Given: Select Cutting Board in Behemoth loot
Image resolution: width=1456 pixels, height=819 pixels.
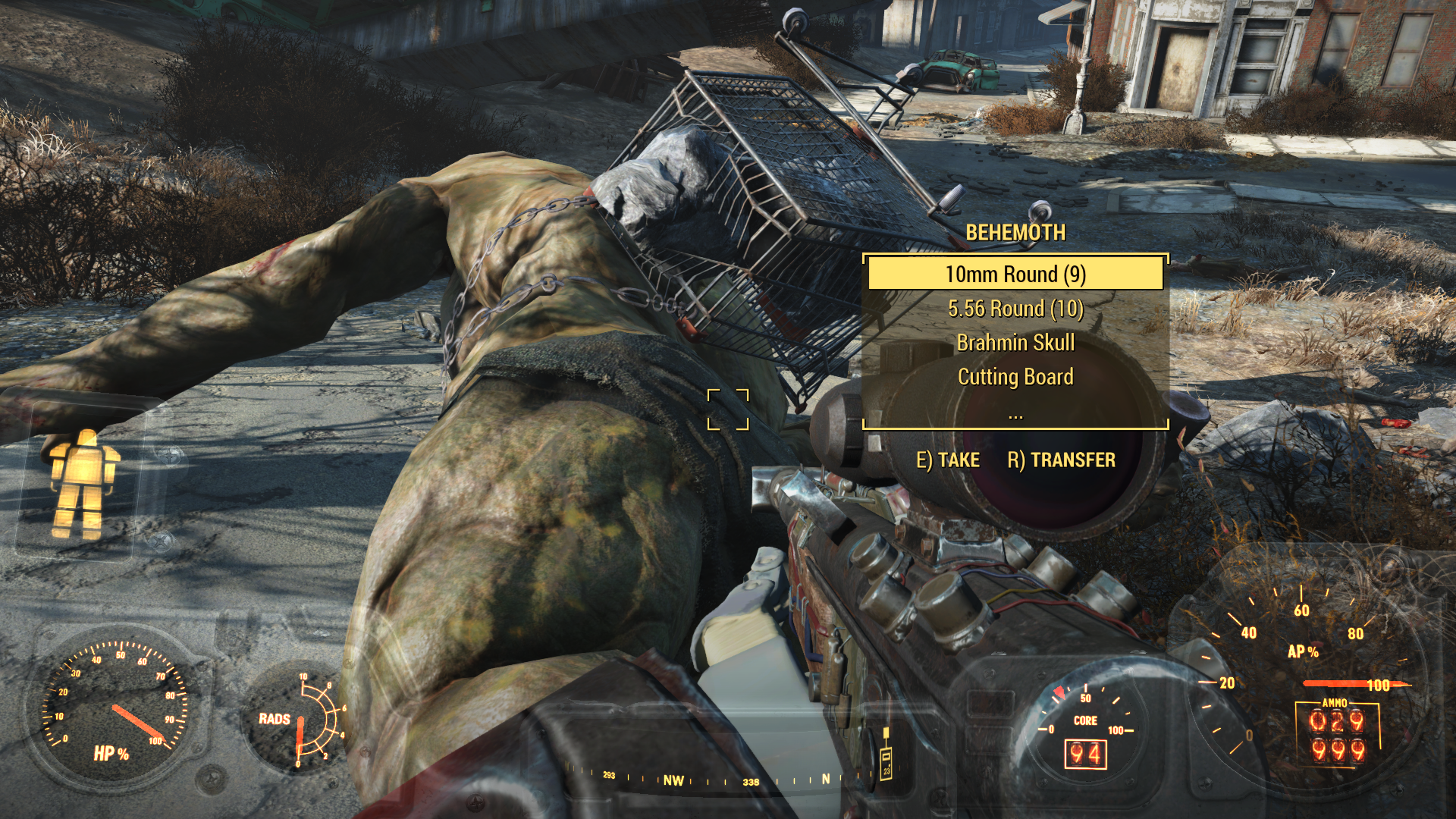Looking at the screenshot, I should (1015, 377).
